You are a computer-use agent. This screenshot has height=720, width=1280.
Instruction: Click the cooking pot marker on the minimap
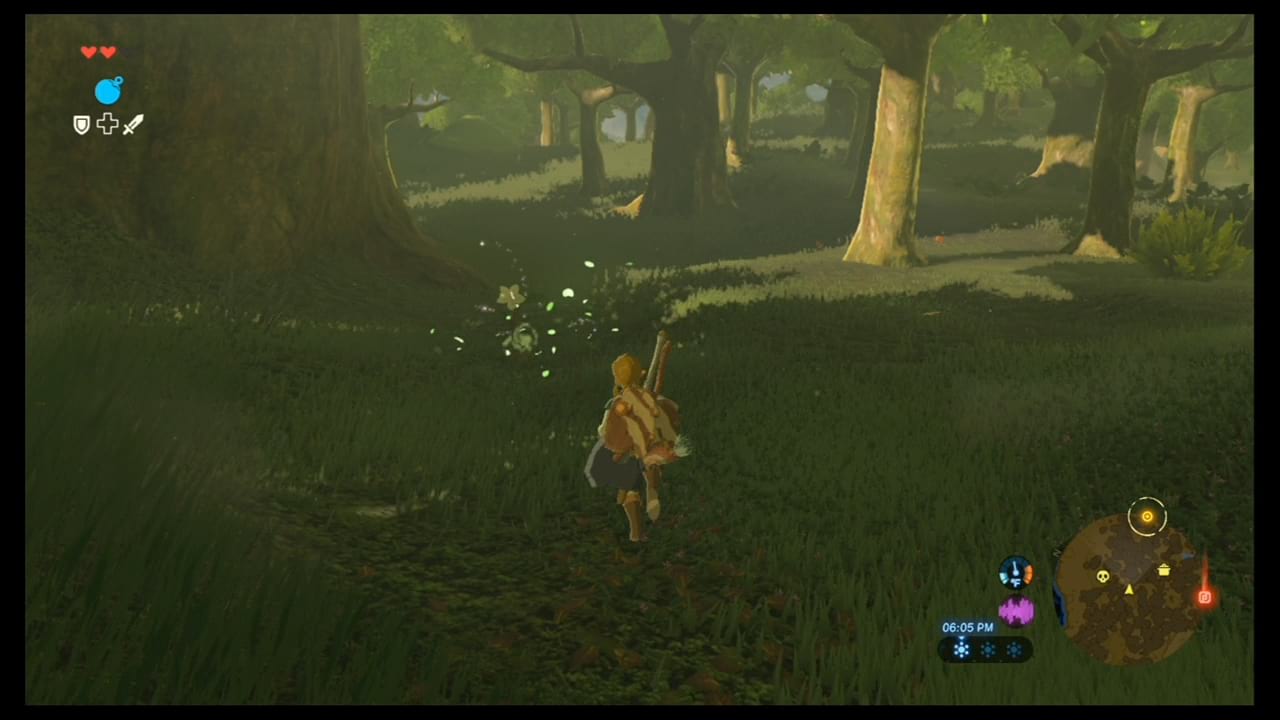pos(1163,570)
